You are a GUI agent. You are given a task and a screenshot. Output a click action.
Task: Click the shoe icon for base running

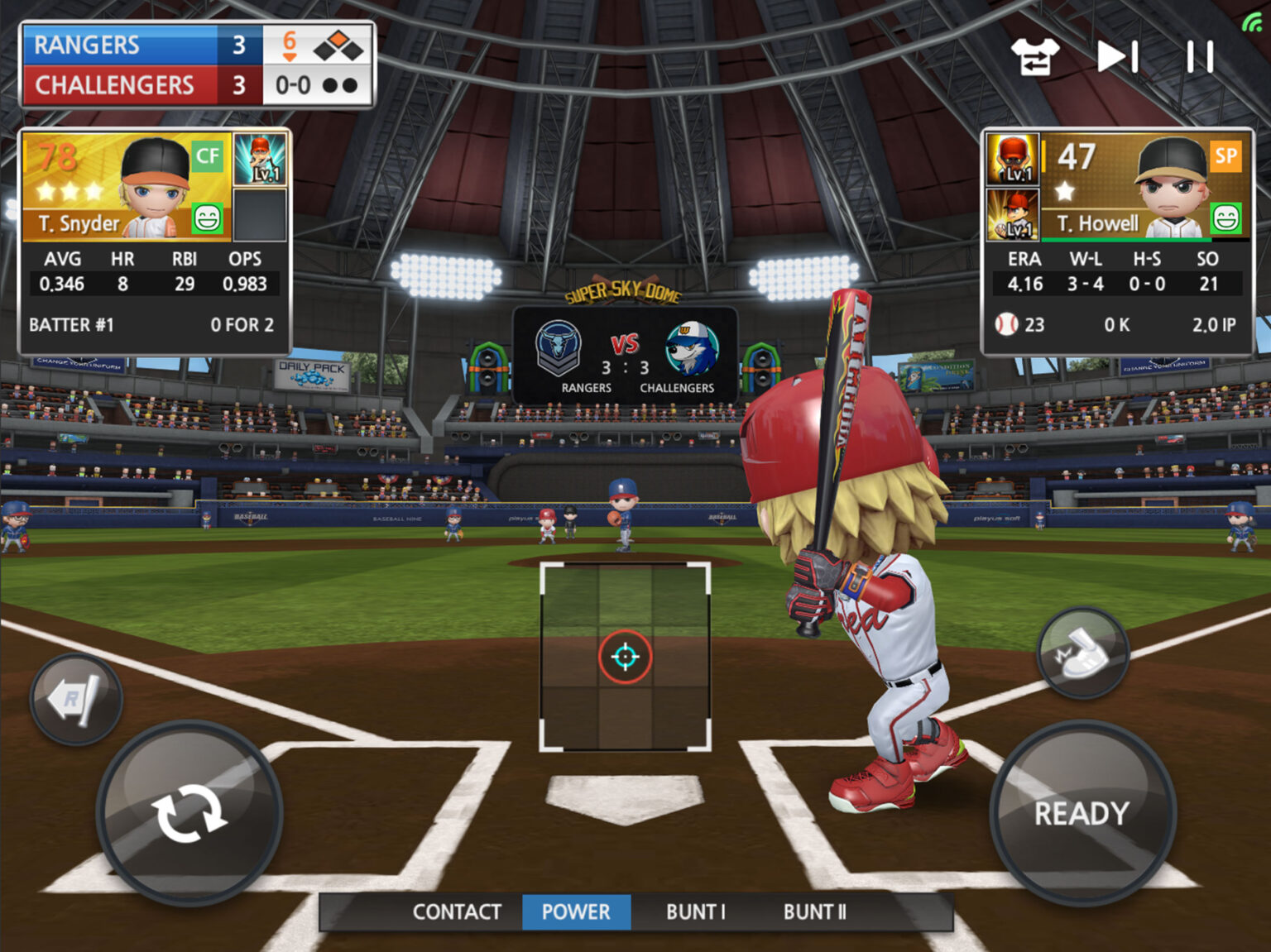[x=1084, y=650]
